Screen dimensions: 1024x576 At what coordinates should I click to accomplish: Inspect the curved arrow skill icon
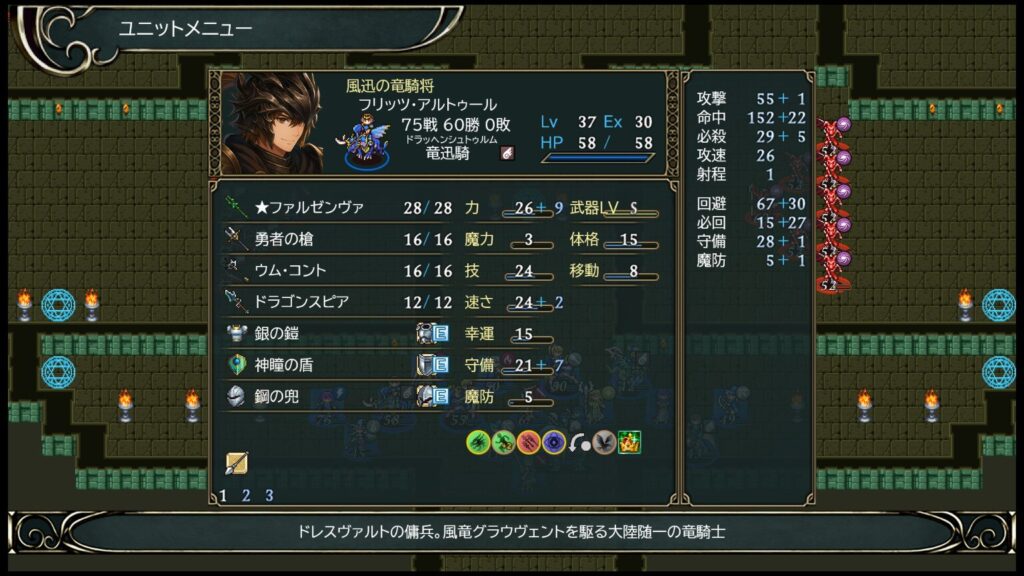tap(579, 441)
